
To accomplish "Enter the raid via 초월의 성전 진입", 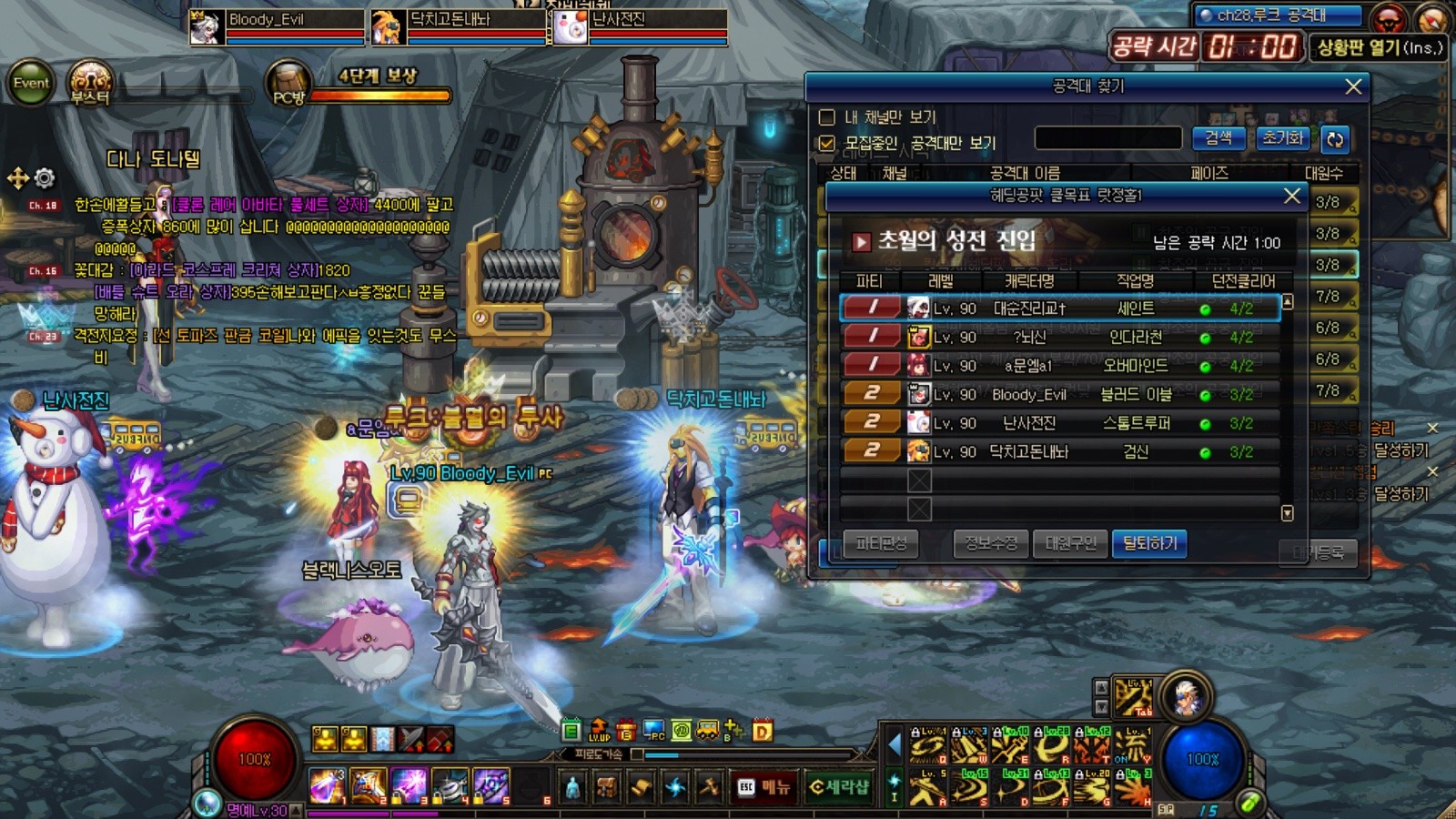I will (955, 241).
